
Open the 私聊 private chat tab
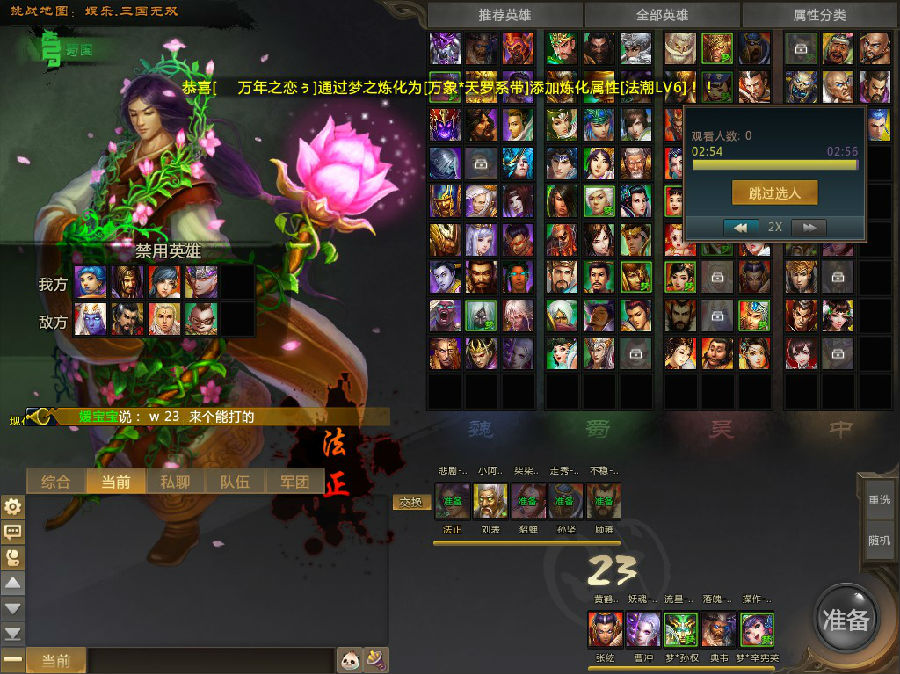click(175, 481)
